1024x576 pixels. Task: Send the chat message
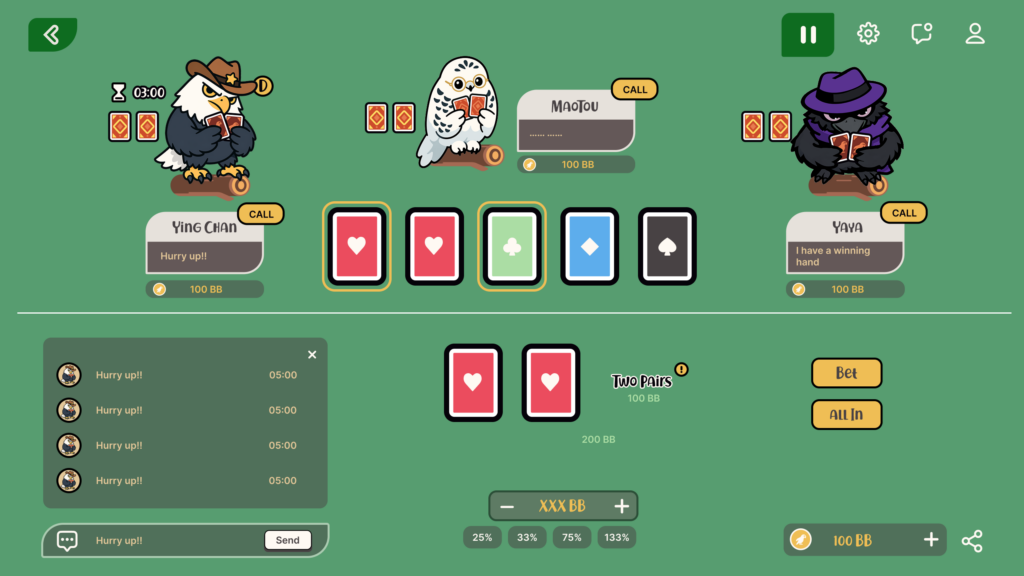pyautogui.click(x=287, y=540)
